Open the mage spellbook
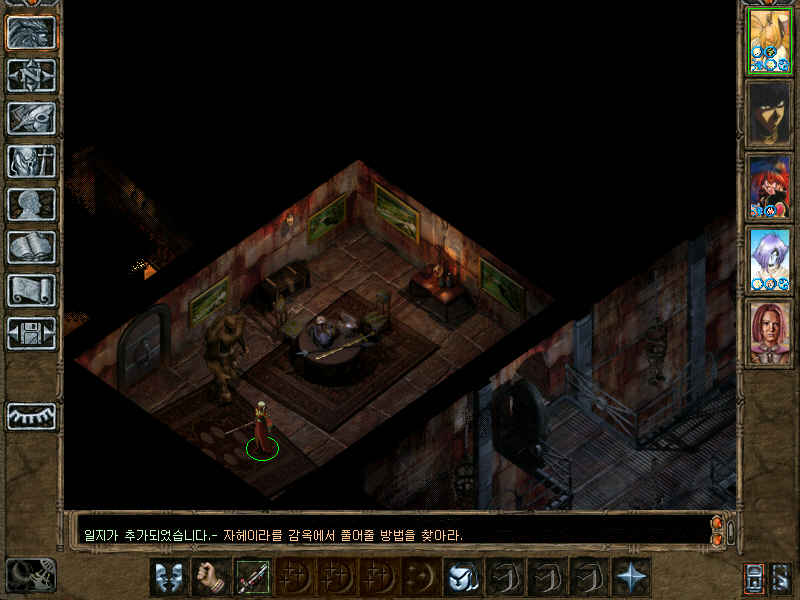 [x=31, y=247]
